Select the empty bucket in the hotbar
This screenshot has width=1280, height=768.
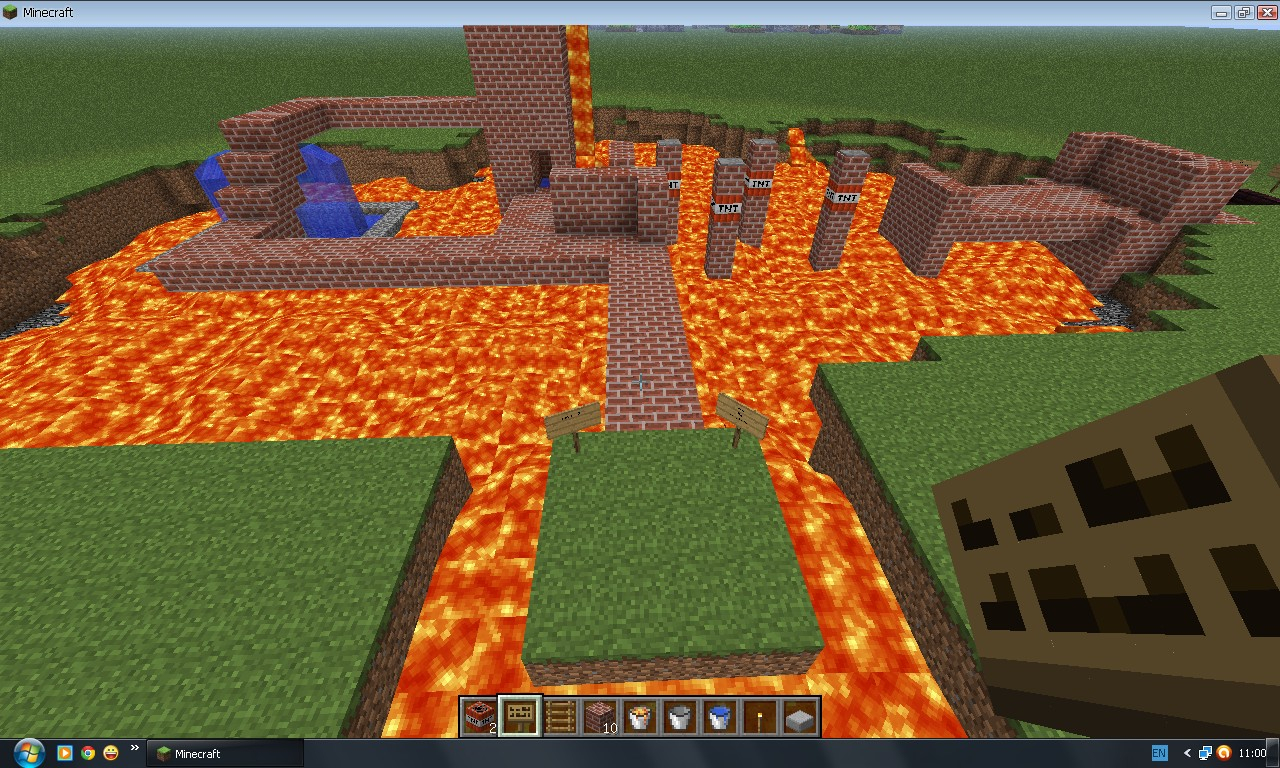coord(679,717)
